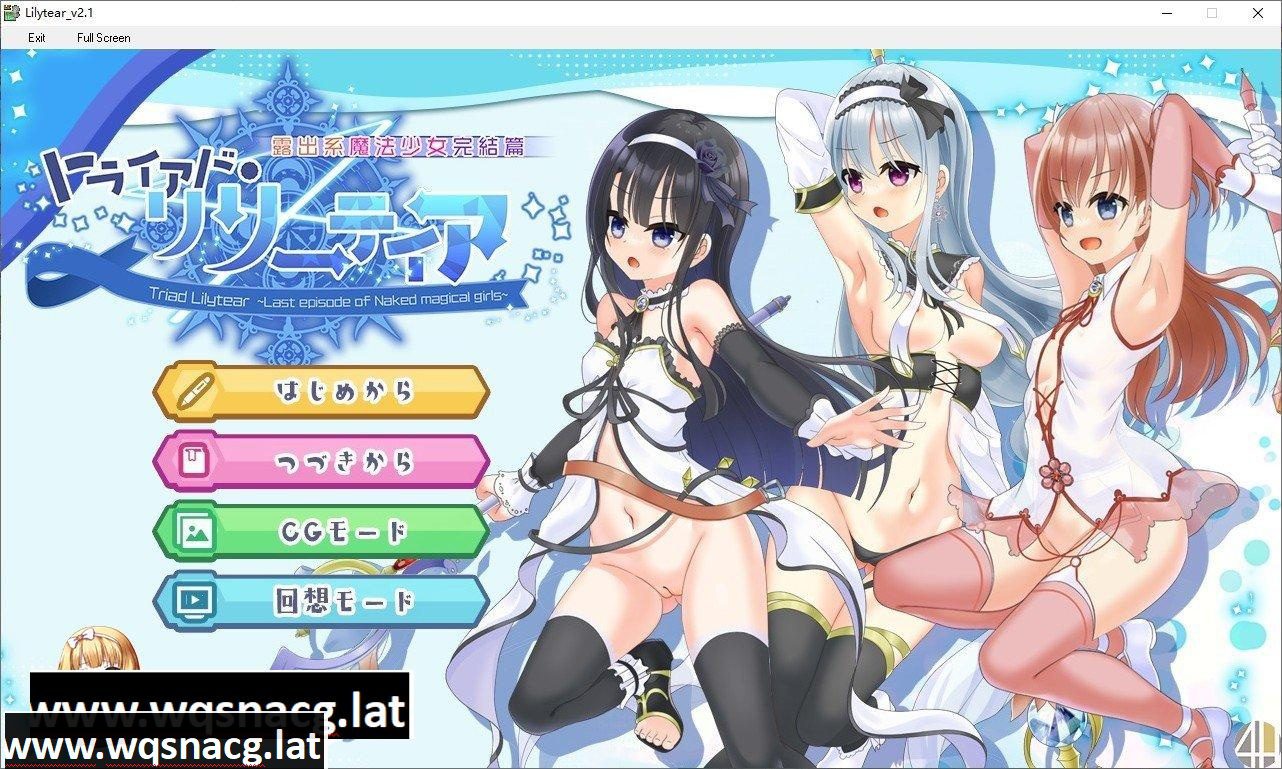1282x769 pixels.
Task: Click the Exit menu item
Action: tap(36, 38)
